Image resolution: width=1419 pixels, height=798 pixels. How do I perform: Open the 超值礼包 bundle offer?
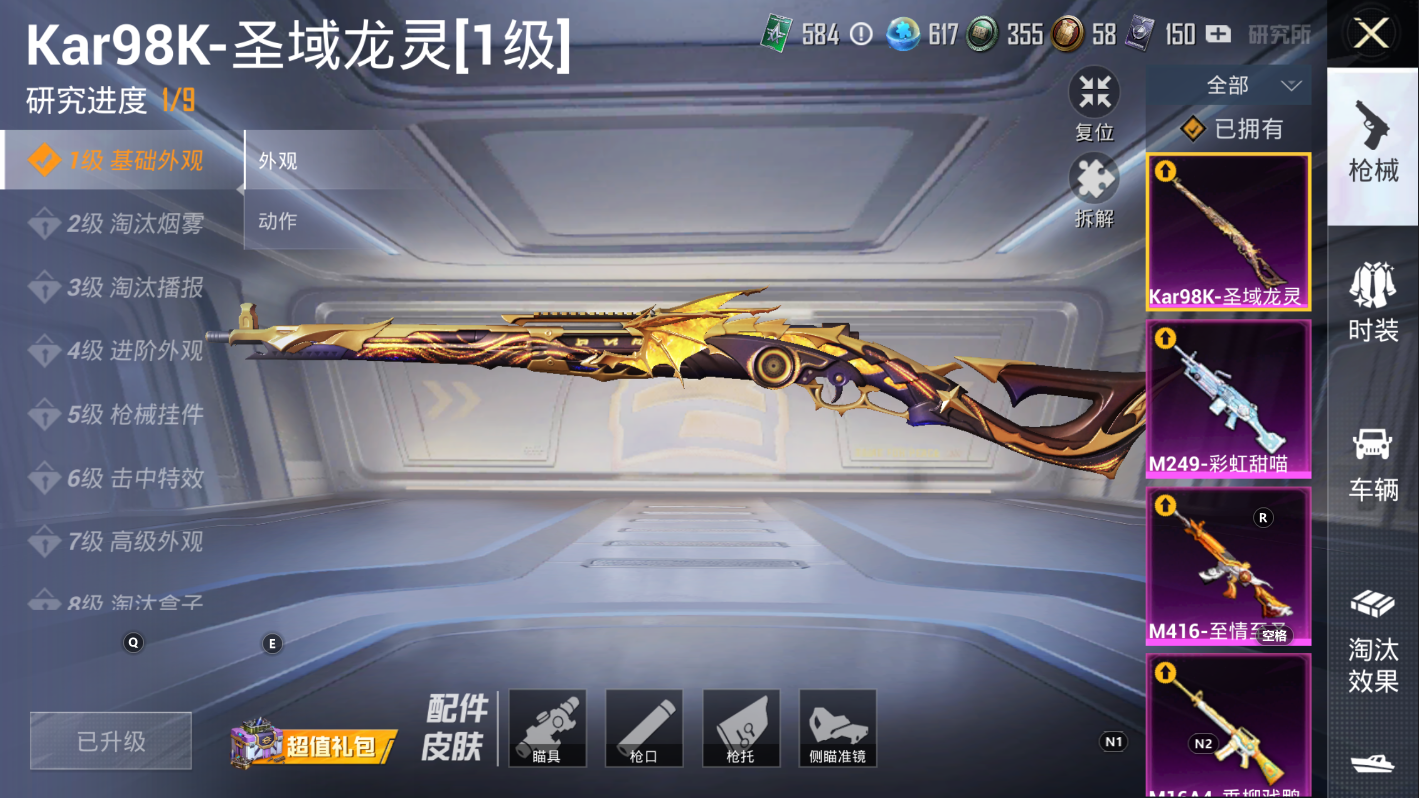(314, 745)
